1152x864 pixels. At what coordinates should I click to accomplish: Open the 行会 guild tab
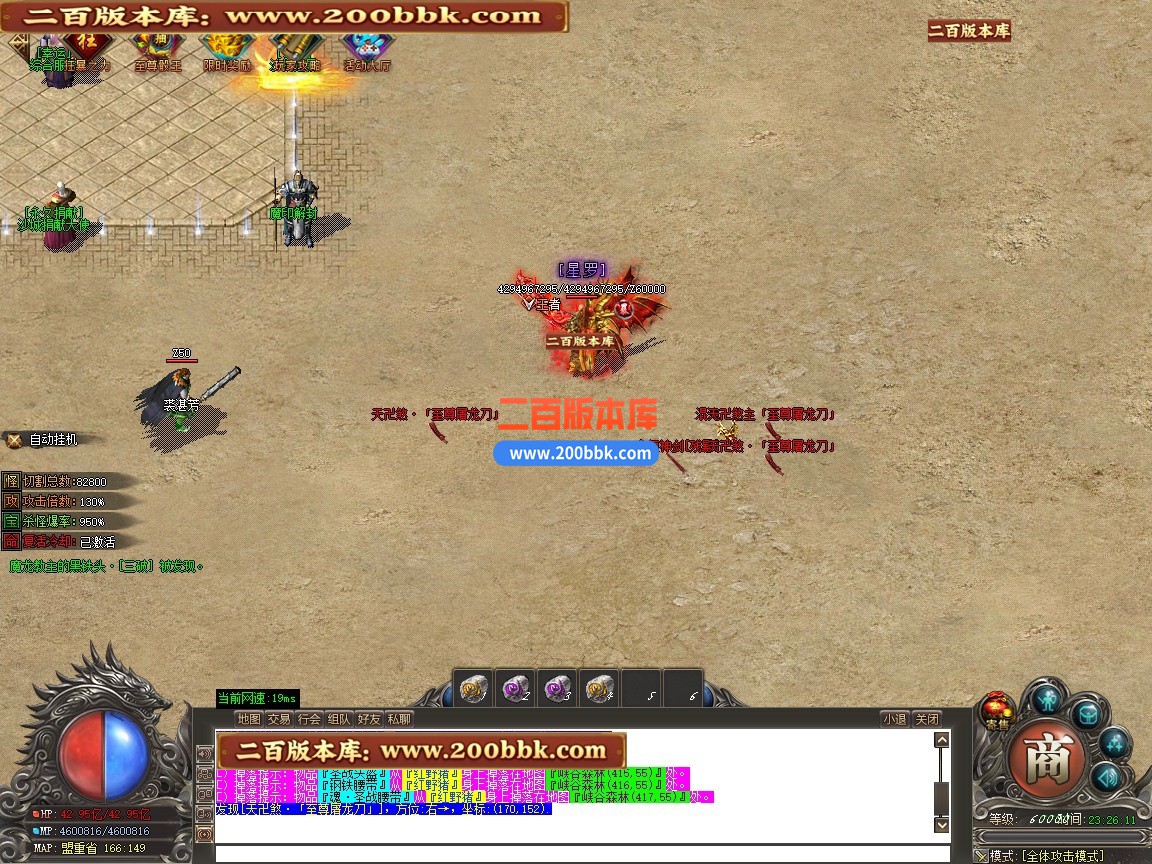tap(309, 719)
